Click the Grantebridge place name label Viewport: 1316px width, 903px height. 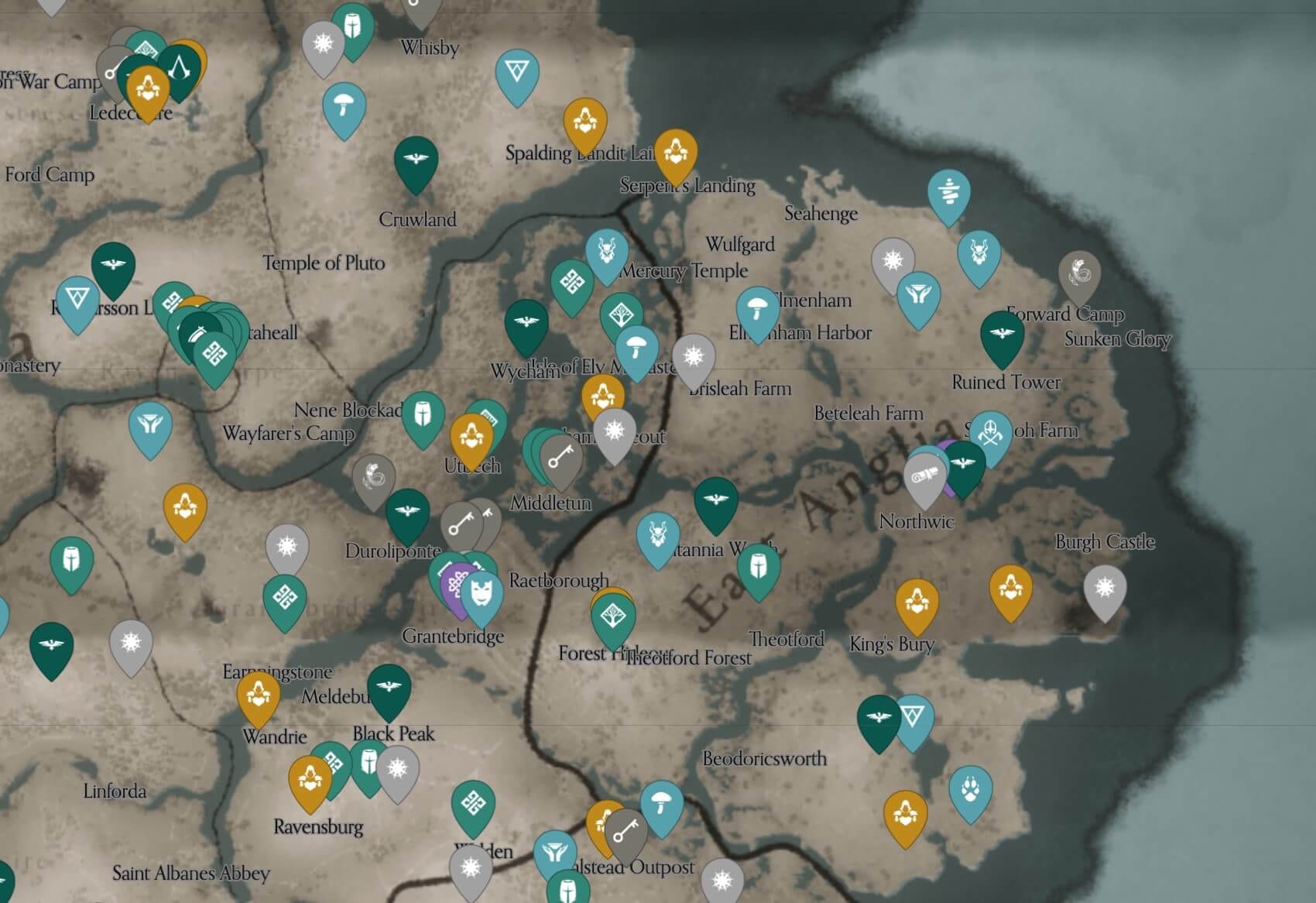(x=455, y=637)
